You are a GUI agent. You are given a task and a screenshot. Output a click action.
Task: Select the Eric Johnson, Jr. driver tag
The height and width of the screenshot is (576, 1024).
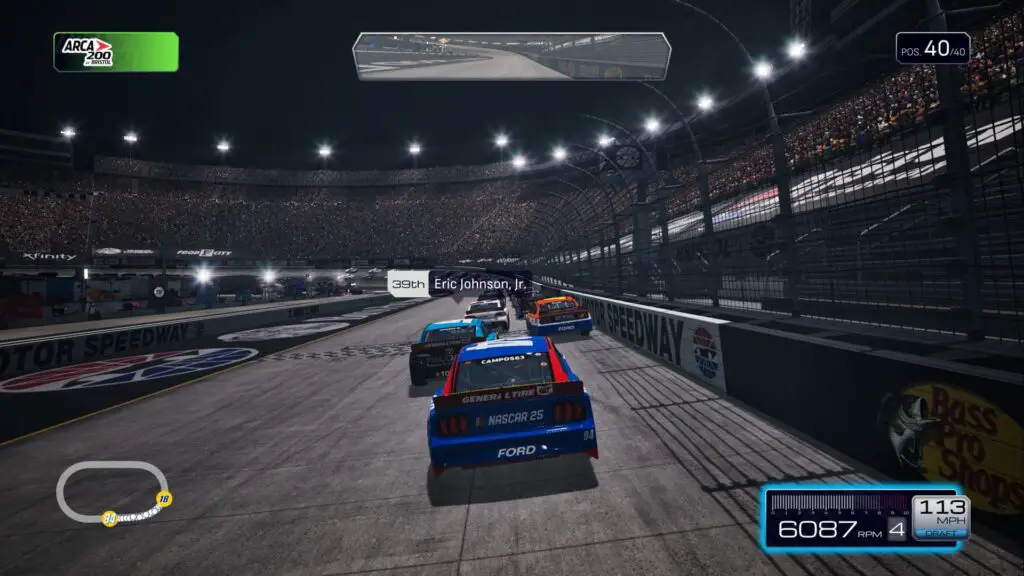[x=459, y=284]
